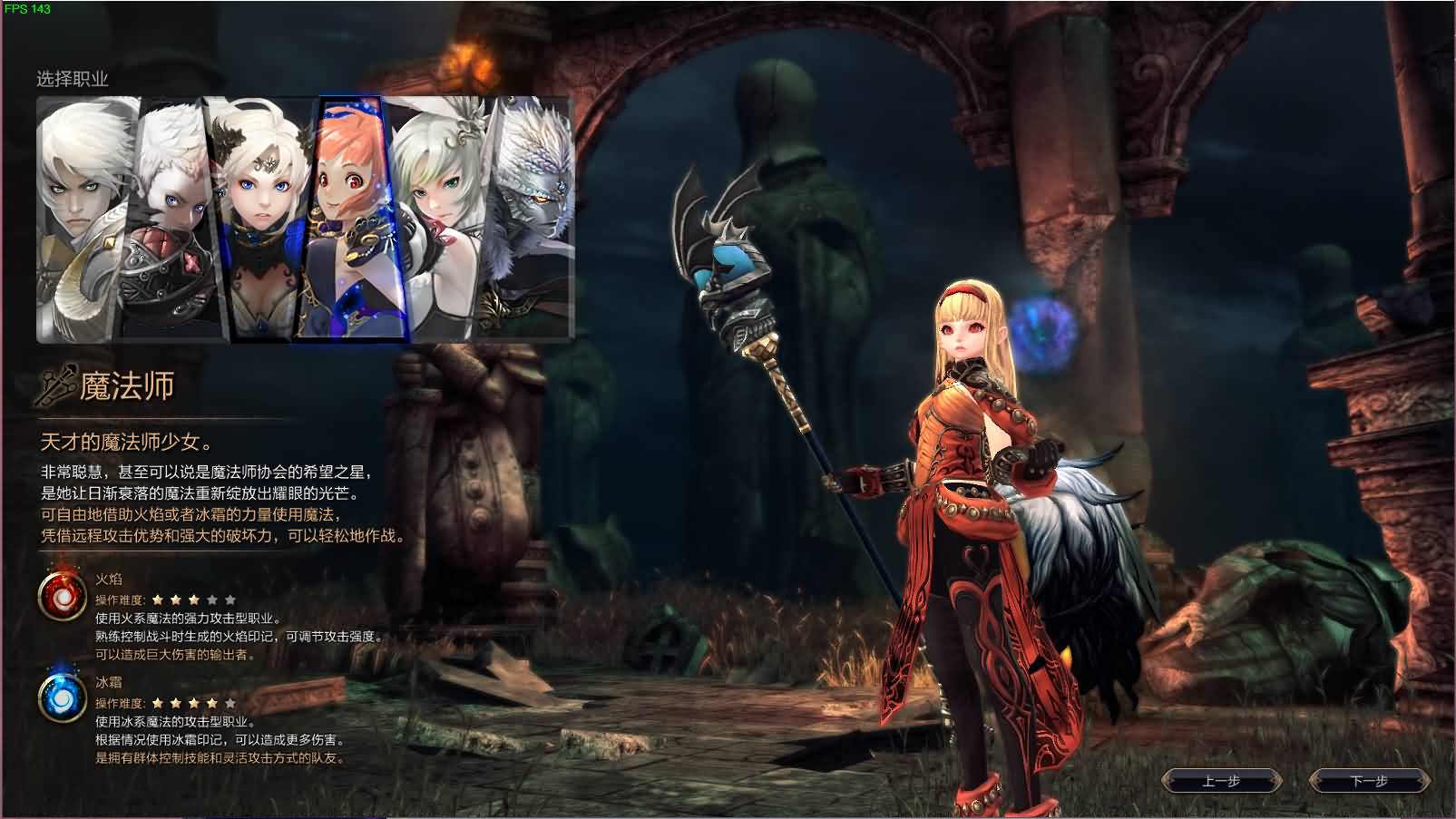1456x819 pixels.
Task: Click the fifth star in the Frost 操作难度 rating
Action: point(230,701)
